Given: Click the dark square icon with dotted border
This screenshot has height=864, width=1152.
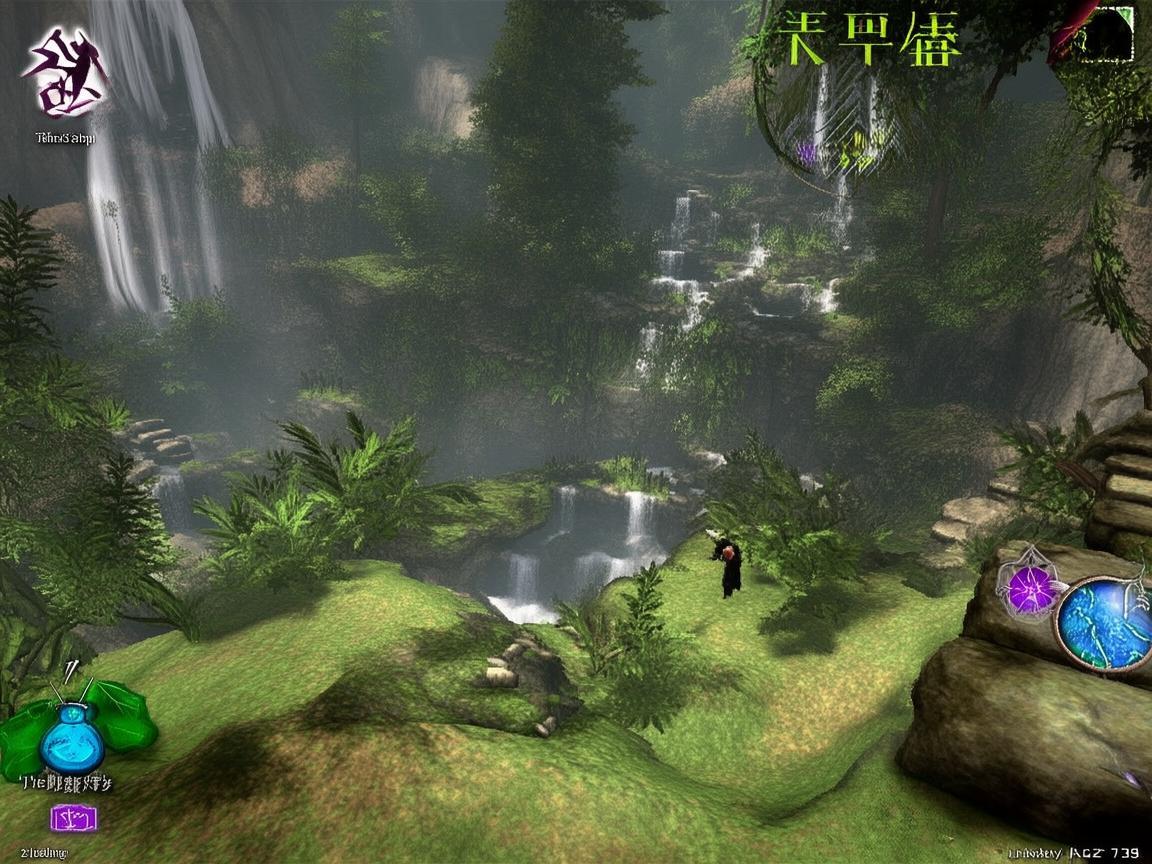Looking at the screenshot, I should 1108,33.
